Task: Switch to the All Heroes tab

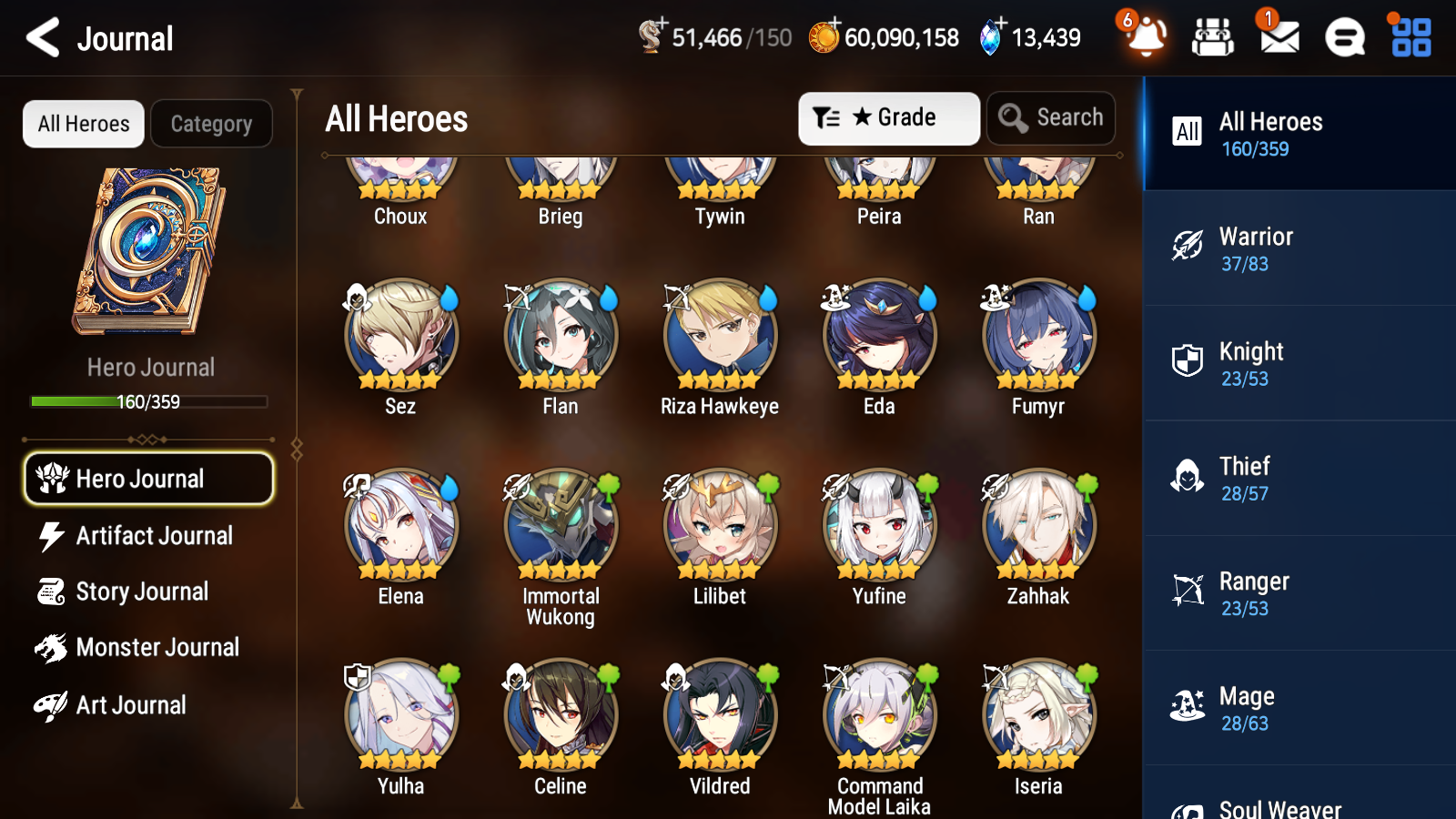Action: tap(83, 124)
